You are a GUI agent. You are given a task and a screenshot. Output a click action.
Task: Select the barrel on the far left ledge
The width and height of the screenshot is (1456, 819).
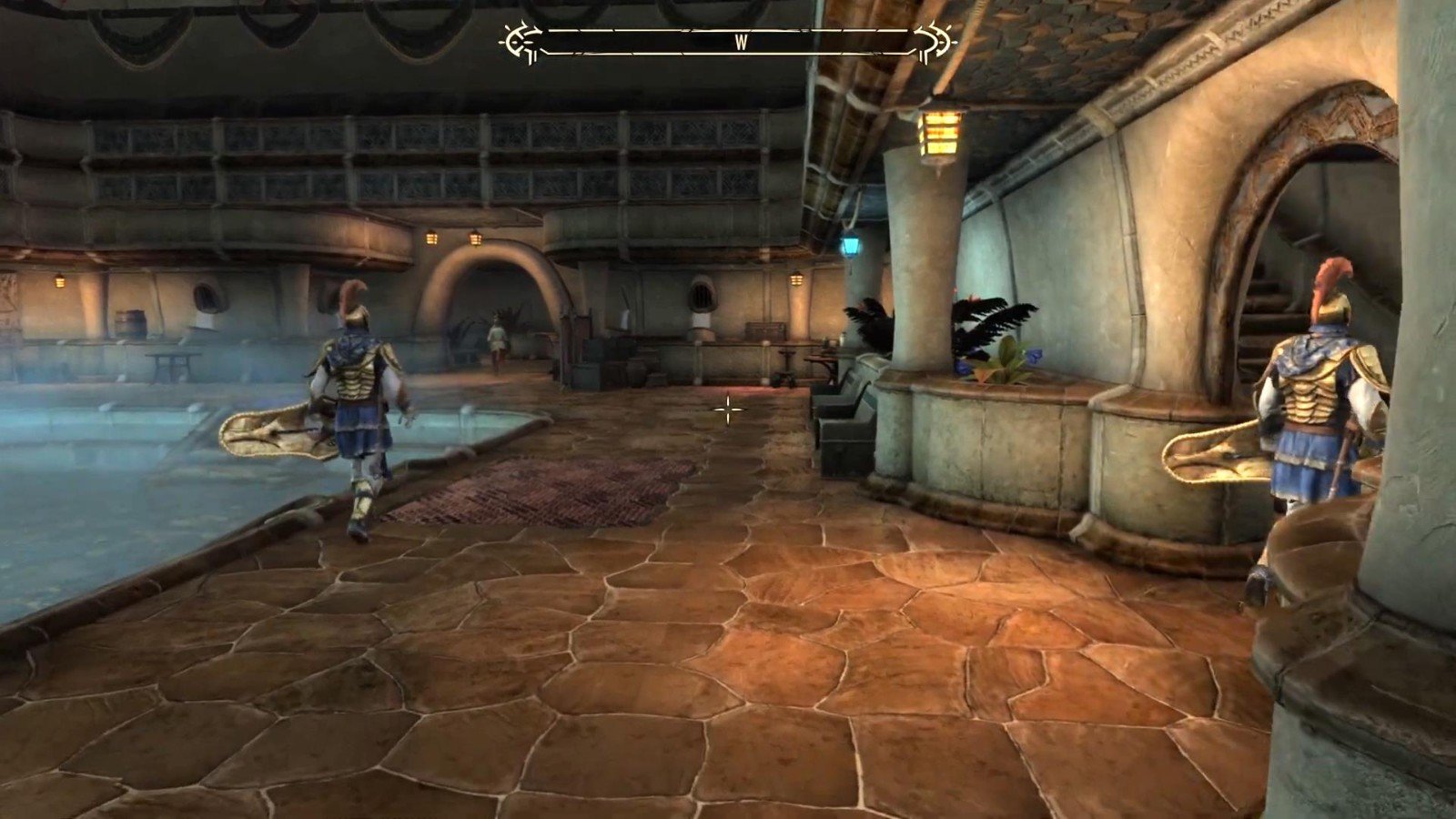[132, 321]
